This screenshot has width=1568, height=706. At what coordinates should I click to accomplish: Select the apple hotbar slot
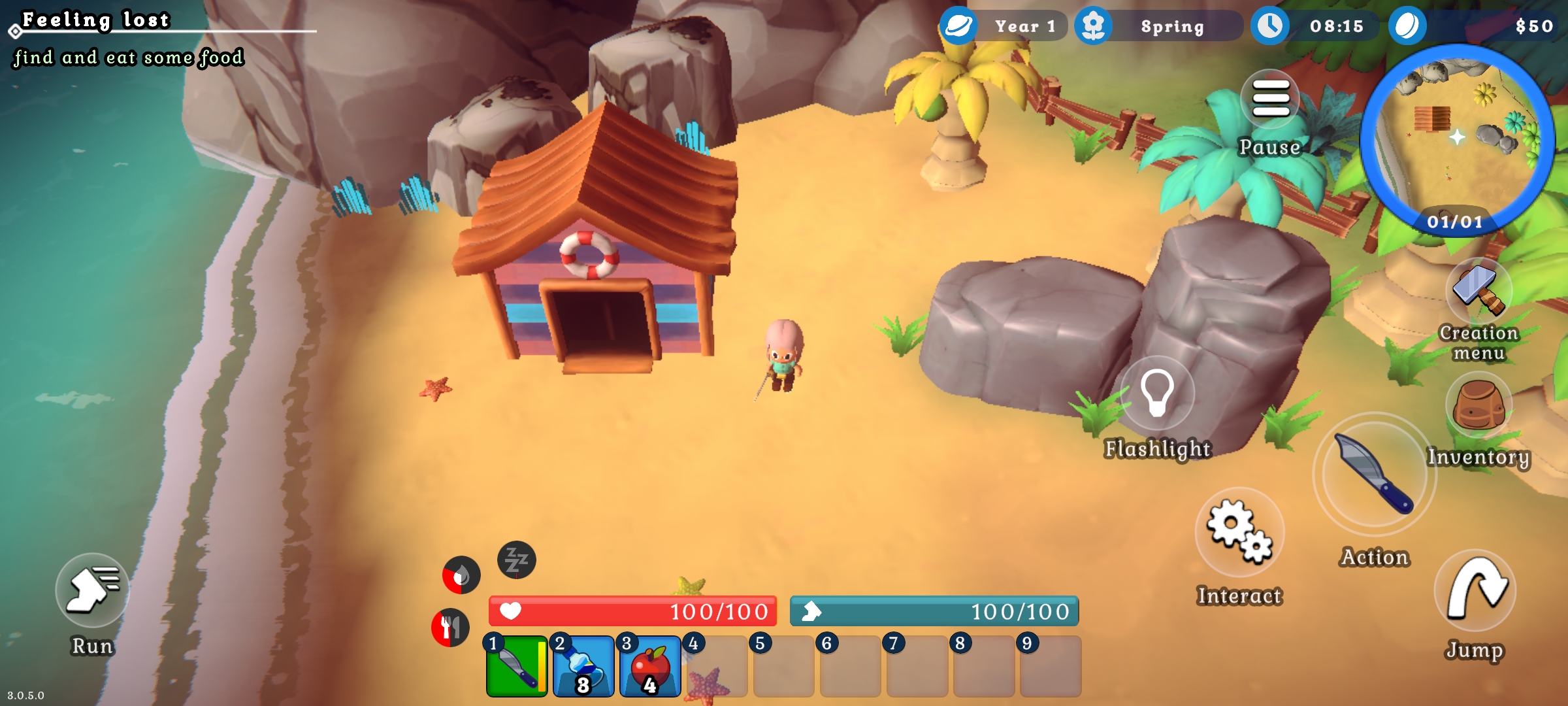pyautogui.click(x=650, y=666)
